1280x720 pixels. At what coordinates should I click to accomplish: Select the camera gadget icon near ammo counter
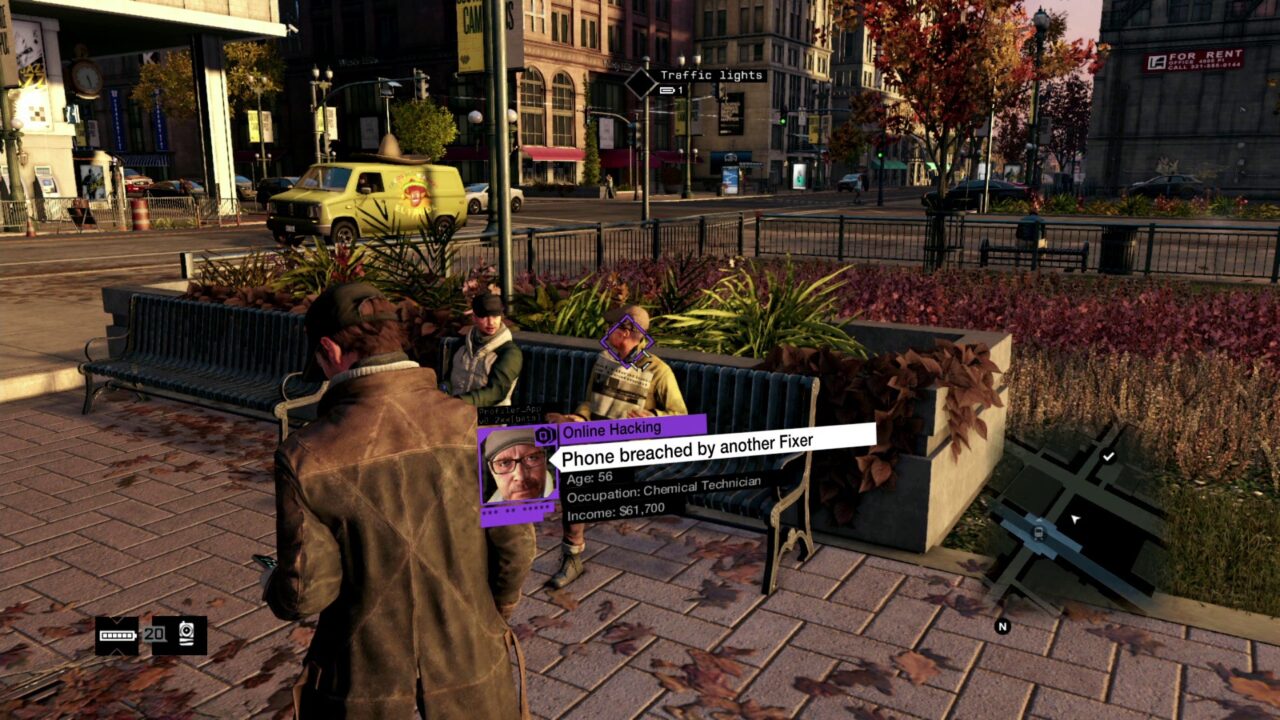pyautogui.click(x=186, y=634)
